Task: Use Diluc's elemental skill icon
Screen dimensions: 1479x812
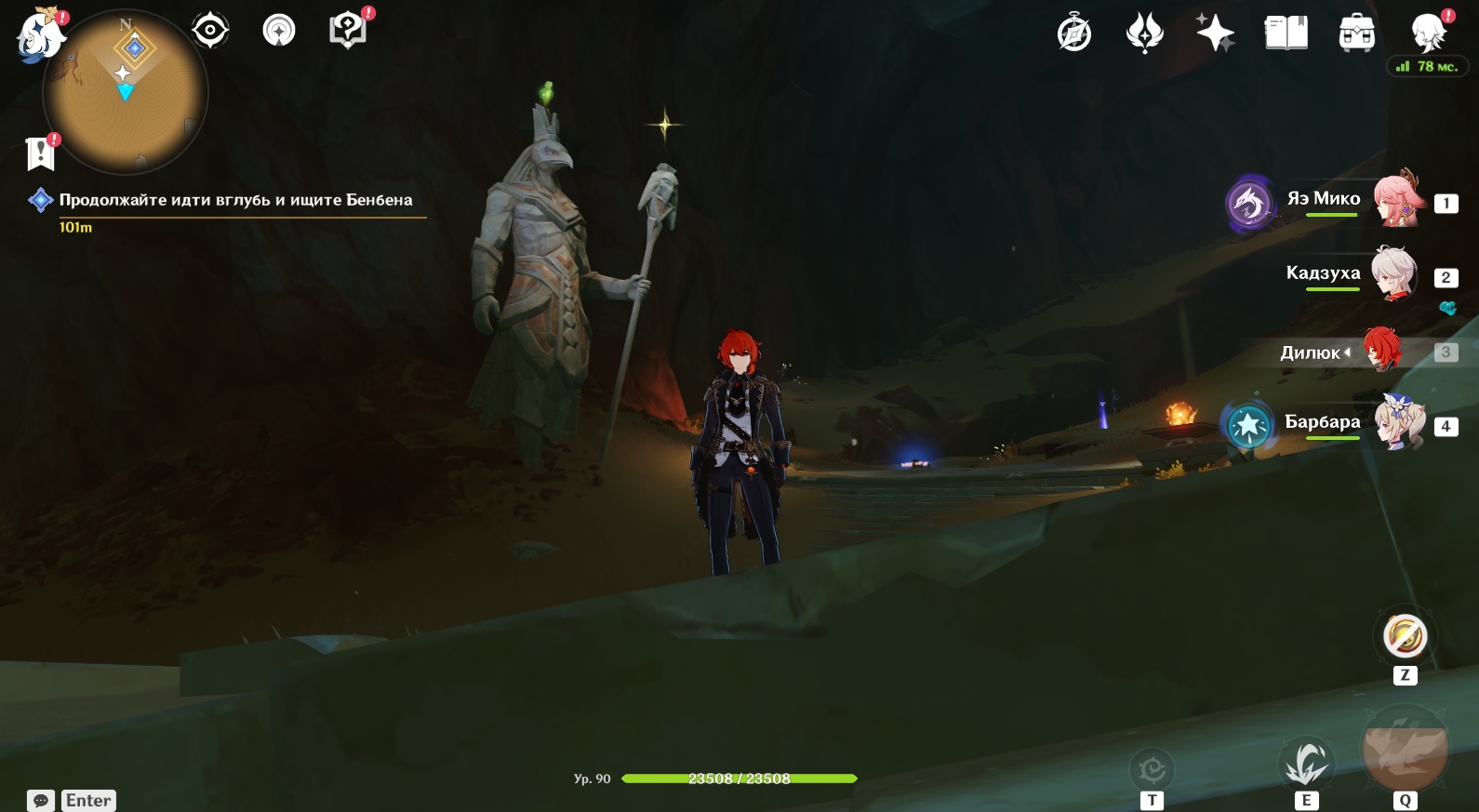Action: coord(1307,765)
